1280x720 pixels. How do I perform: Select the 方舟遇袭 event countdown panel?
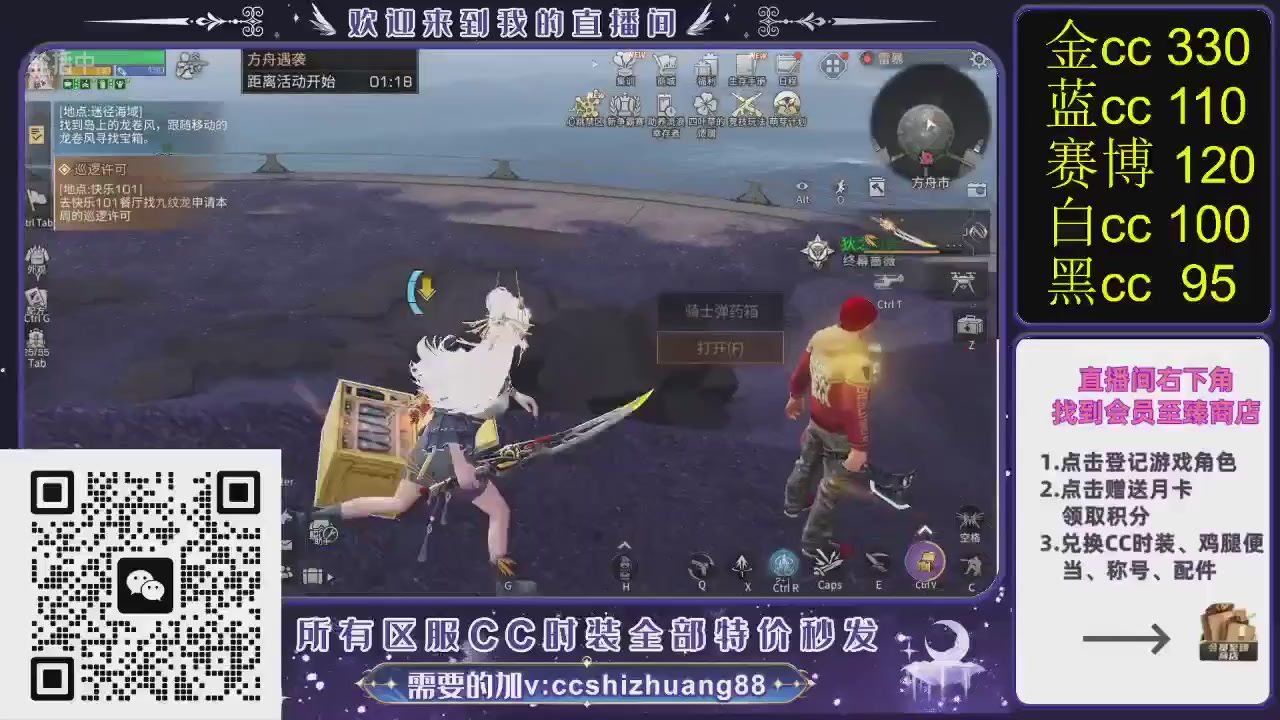(x=330, y=68)
